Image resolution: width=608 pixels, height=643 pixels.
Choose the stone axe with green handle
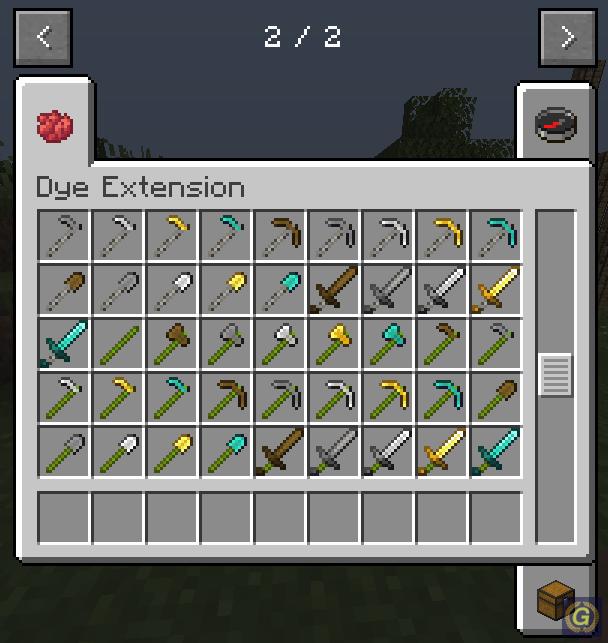[x=227, y=343]
